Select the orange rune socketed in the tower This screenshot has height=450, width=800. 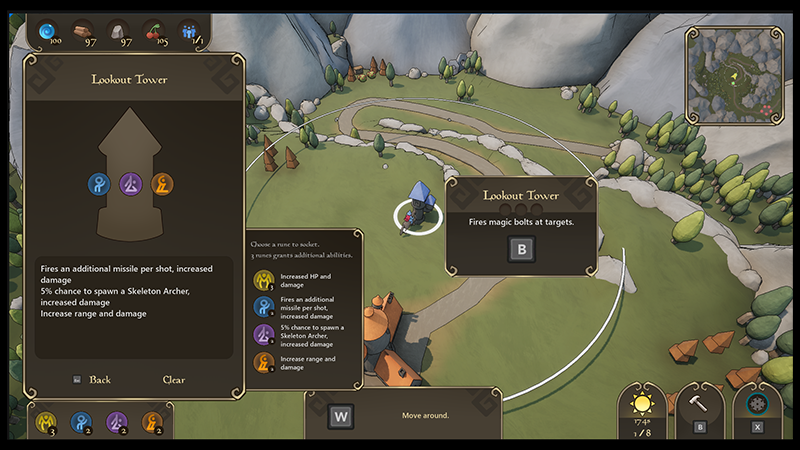click(163, 184)
